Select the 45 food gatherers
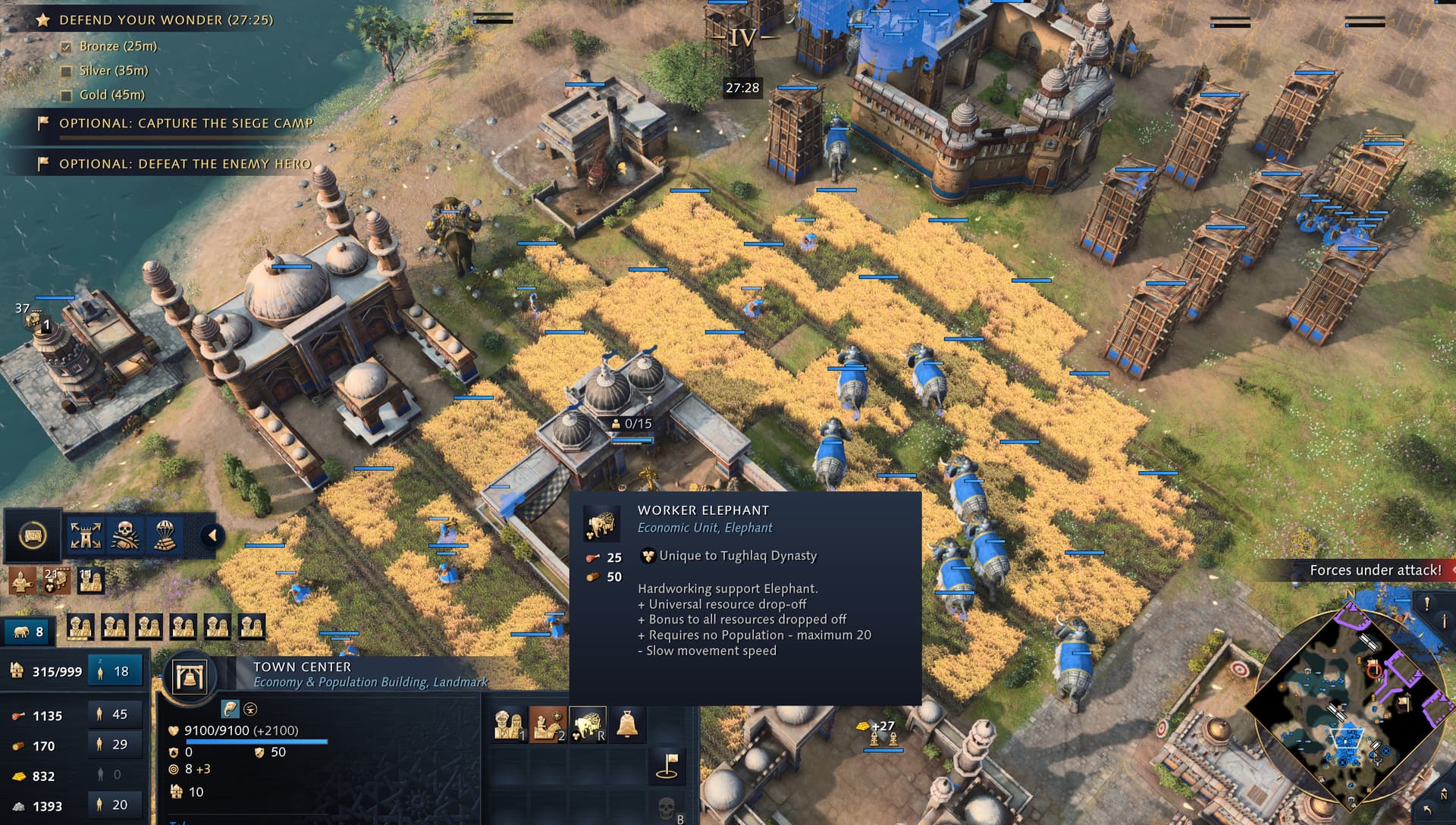 click(115, 714)
